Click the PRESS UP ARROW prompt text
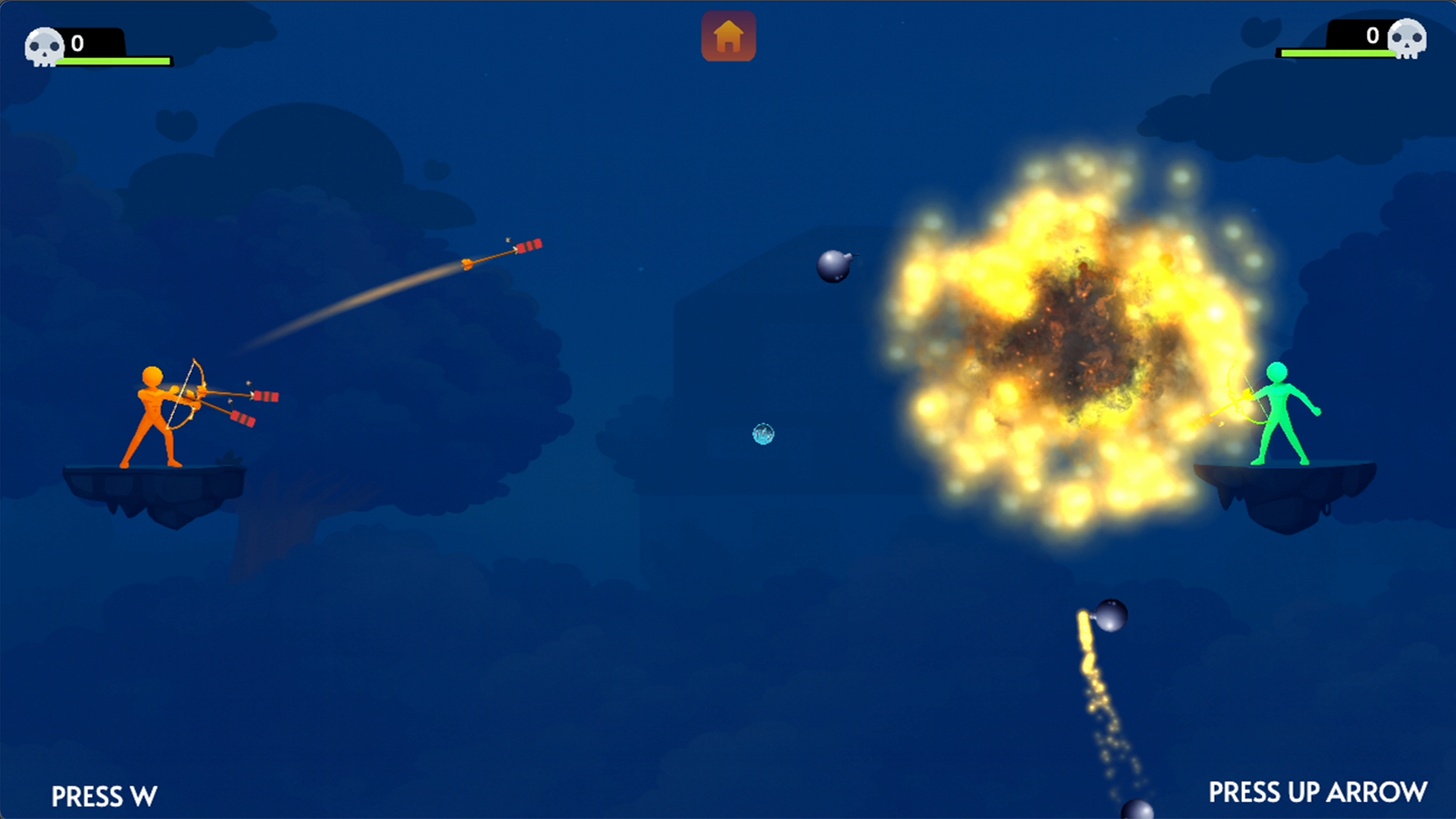Image resolution: width=1456 pixels, height=819 pixels. pos(1317,791)
